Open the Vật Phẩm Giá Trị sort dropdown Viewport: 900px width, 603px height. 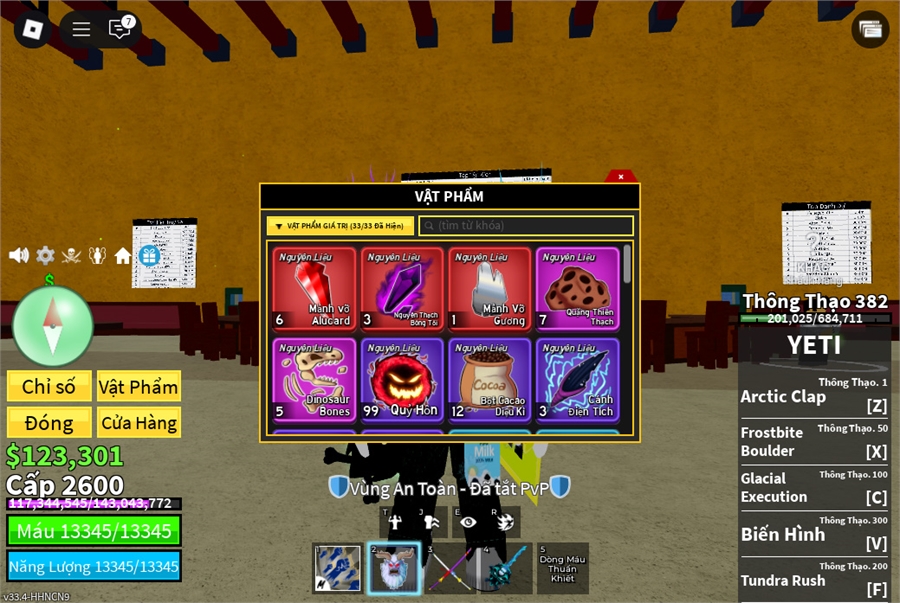(340, 226)
